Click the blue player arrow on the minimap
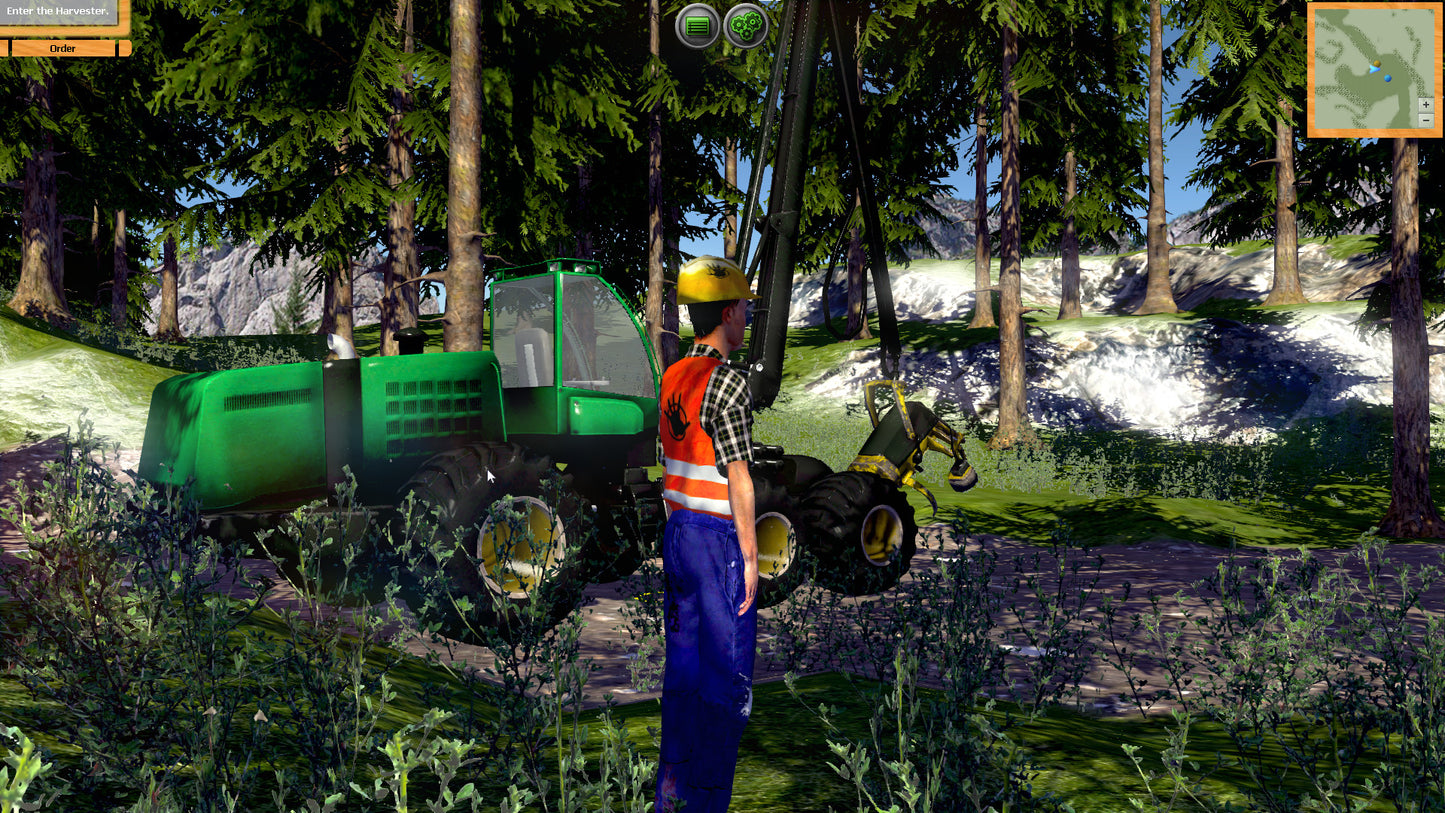Viewport: 1445px width, 813px height. pyautogui.click(x=1375, y=69)
